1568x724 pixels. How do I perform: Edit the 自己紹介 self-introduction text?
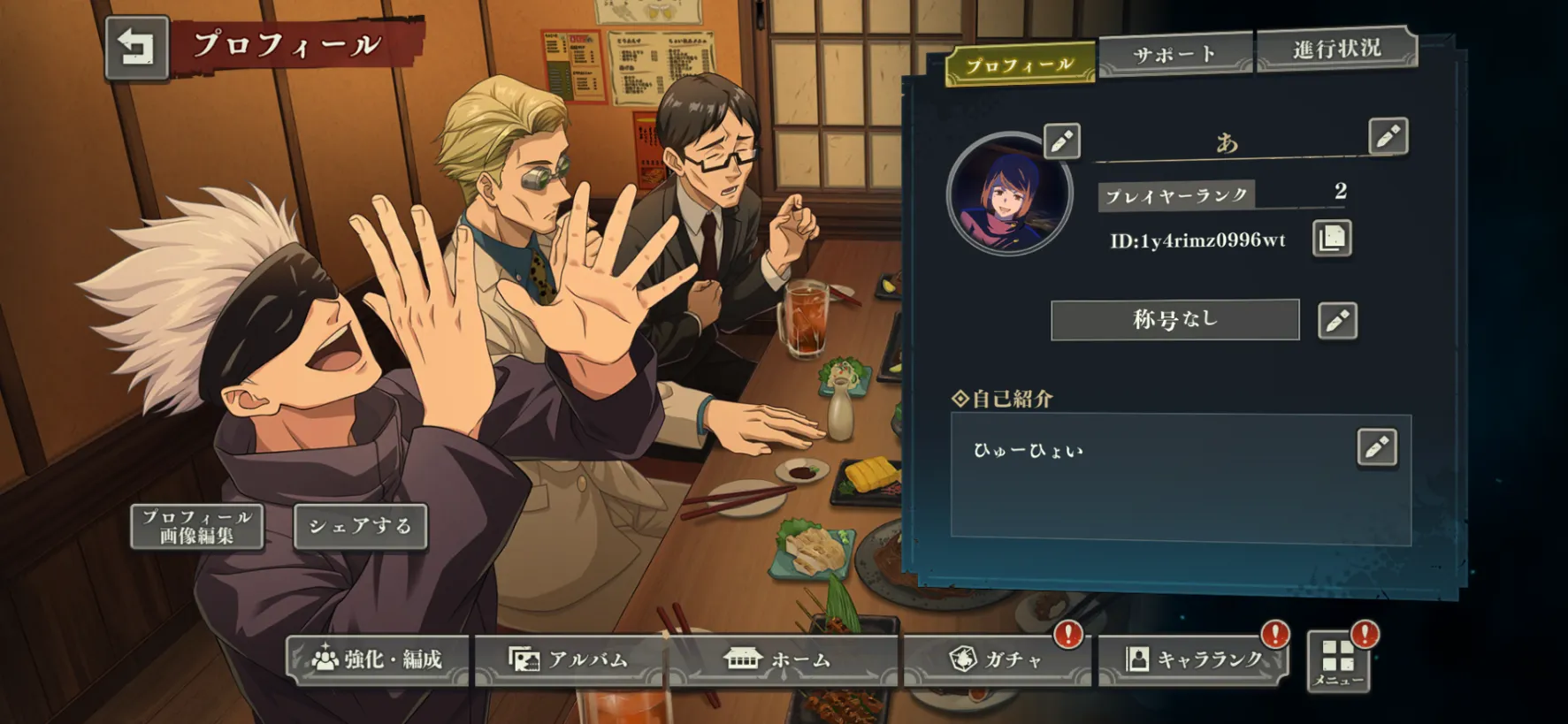(x=1376, y=447)
